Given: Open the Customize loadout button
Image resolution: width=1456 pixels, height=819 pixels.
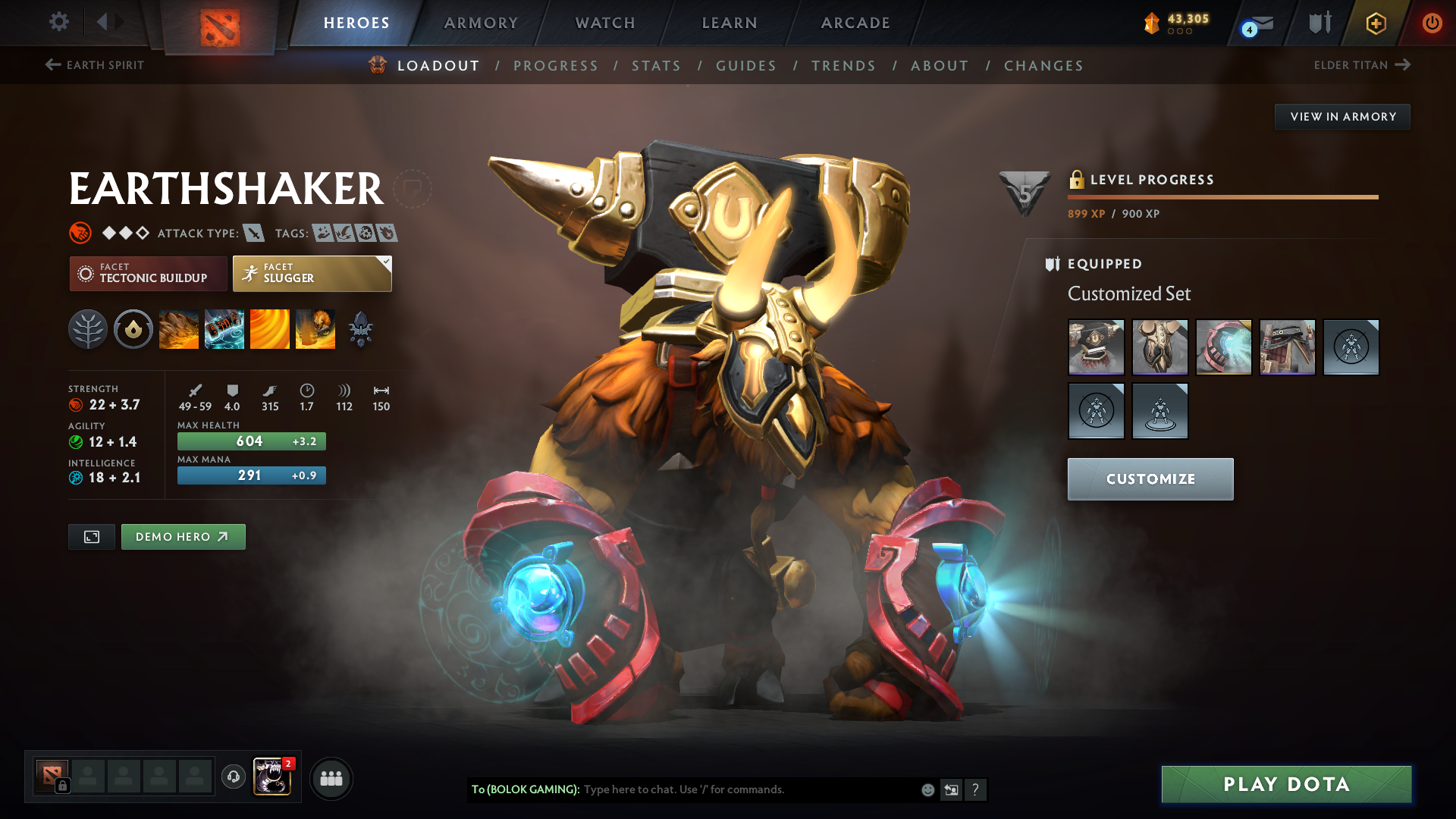Looking at the screenshot, I should pos(1150,479).
